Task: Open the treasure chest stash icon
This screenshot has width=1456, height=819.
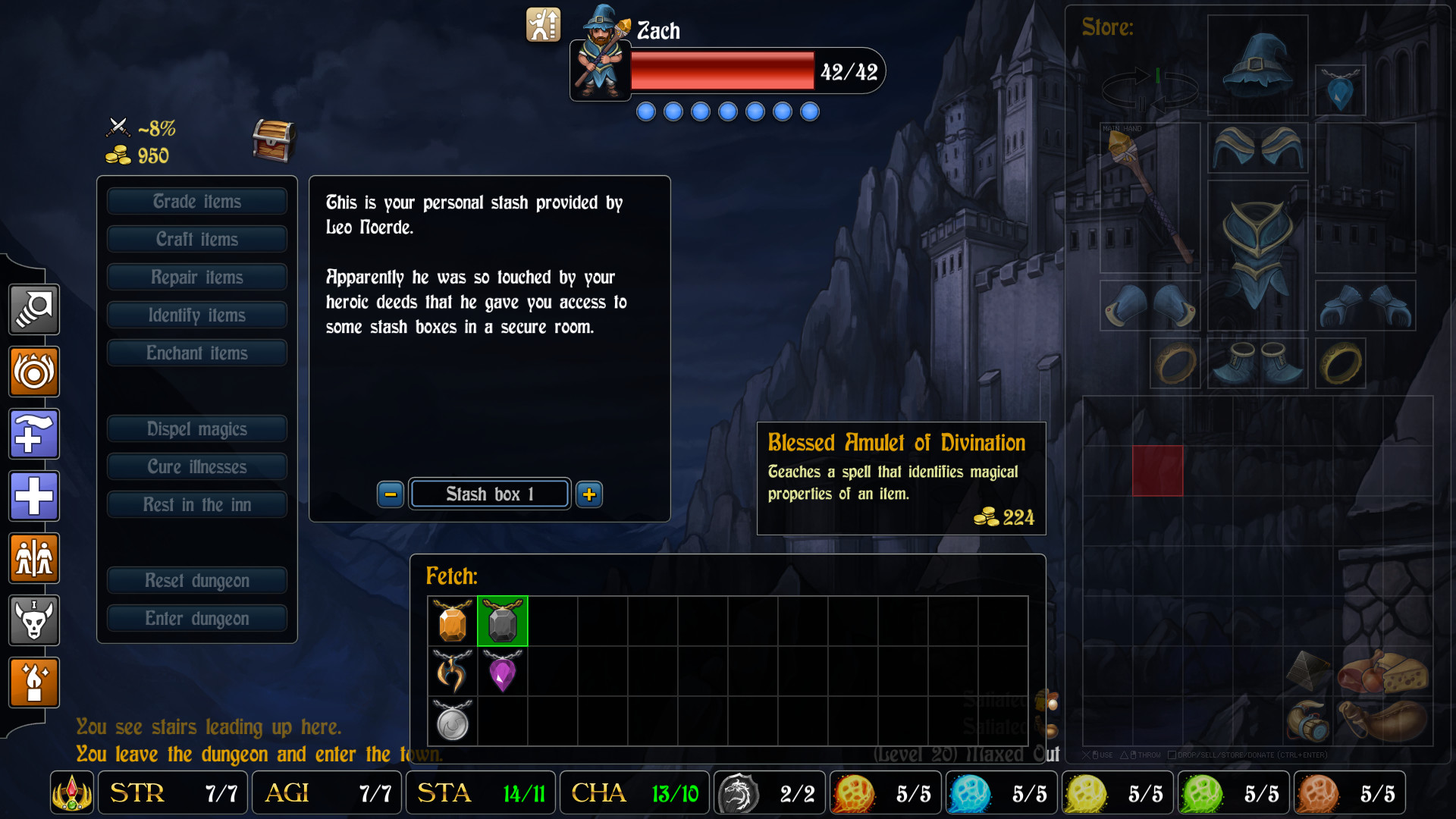Action: pos(273,140)
